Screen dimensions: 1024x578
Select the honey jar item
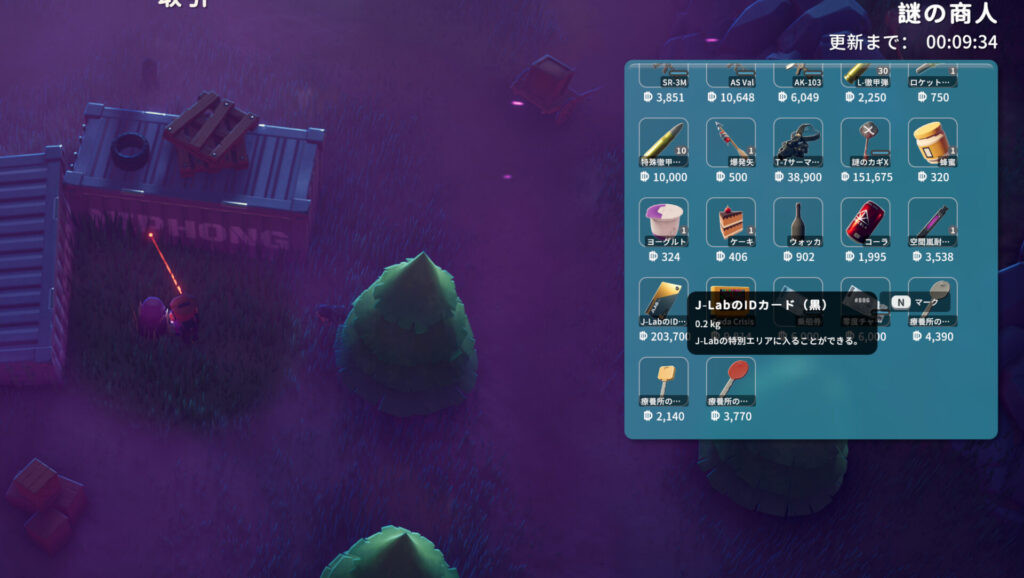click(x=932, y=143)
